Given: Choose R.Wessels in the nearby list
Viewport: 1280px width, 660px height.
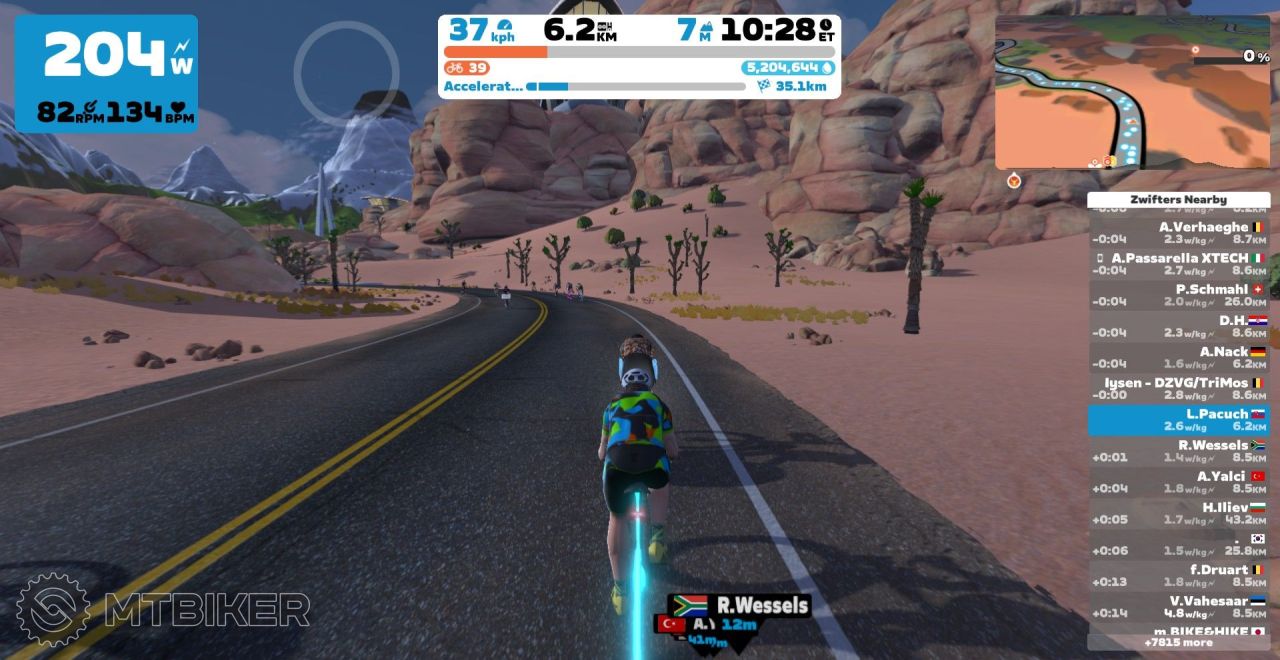Looking at the screenshot, I should point(1178,451).
